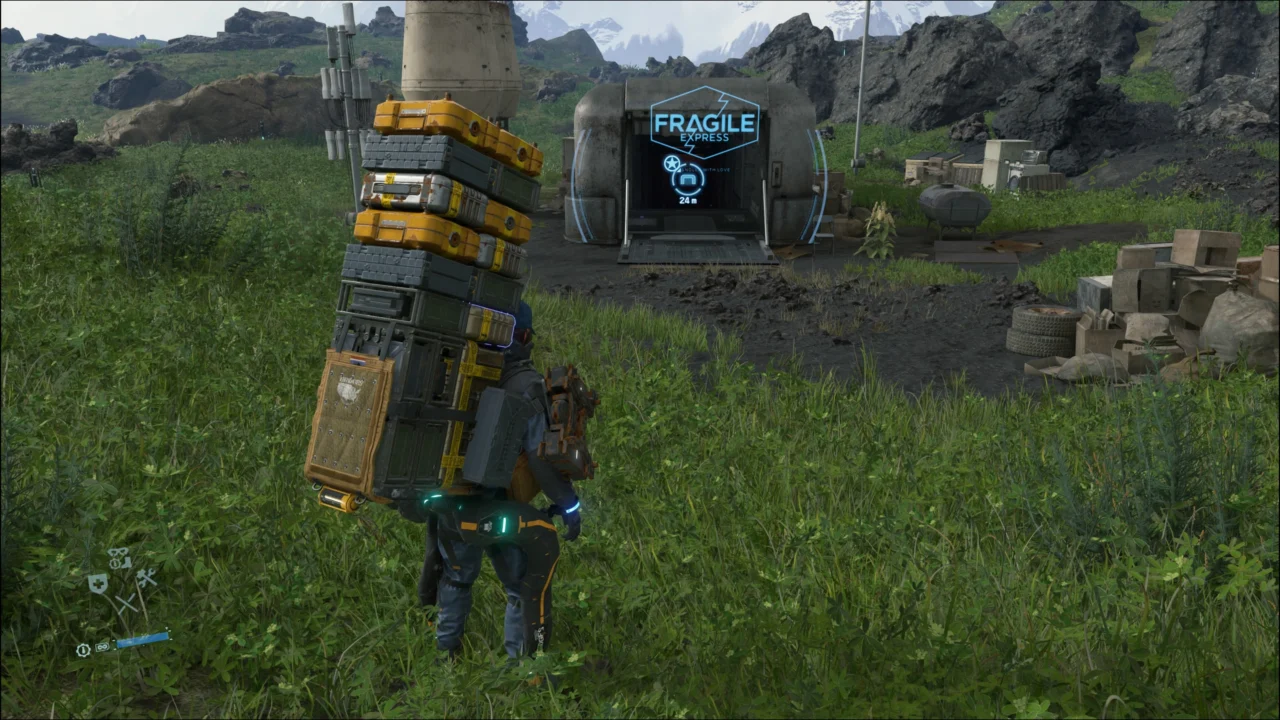Image resolution: width=1280 pixels, height=720 pixels.
Task: Click the gear exclamation icon near the stamina bar
Action: [83, 650]
